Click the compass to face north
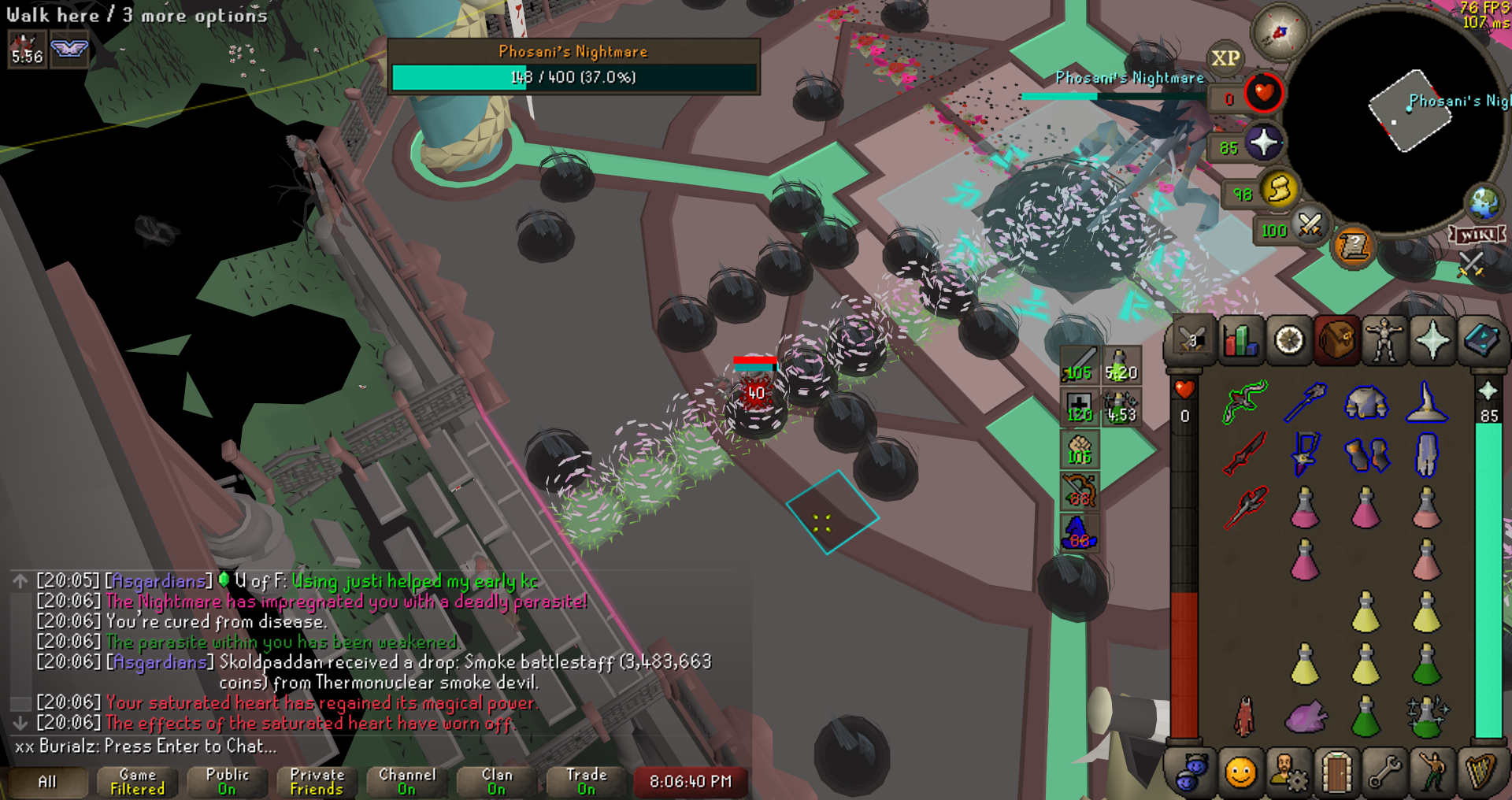 (1279, 32)
